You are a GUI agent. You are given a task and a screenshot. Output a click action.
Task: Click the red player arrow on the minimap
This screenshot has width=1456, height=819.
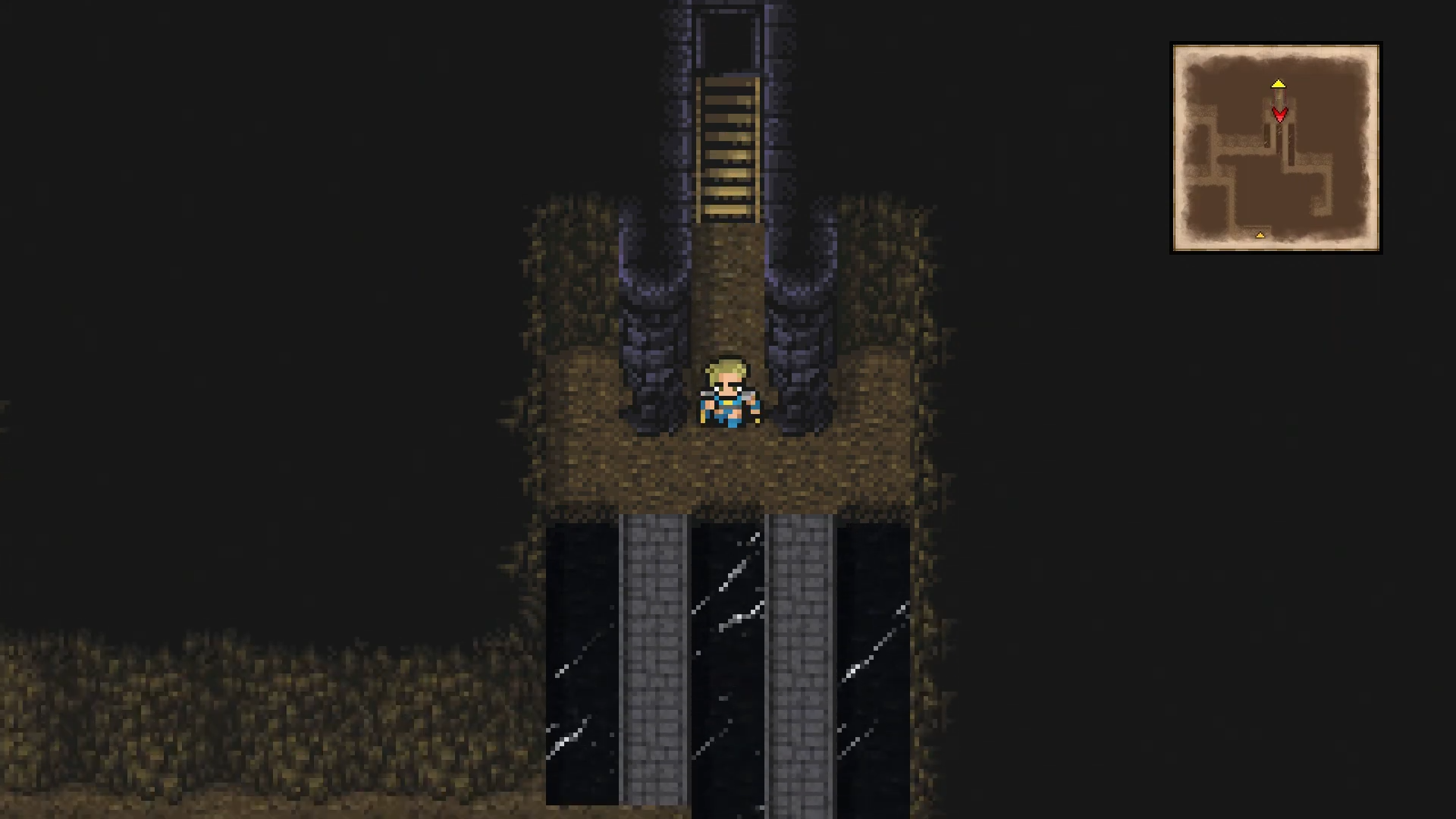[x=1280, y=115]
